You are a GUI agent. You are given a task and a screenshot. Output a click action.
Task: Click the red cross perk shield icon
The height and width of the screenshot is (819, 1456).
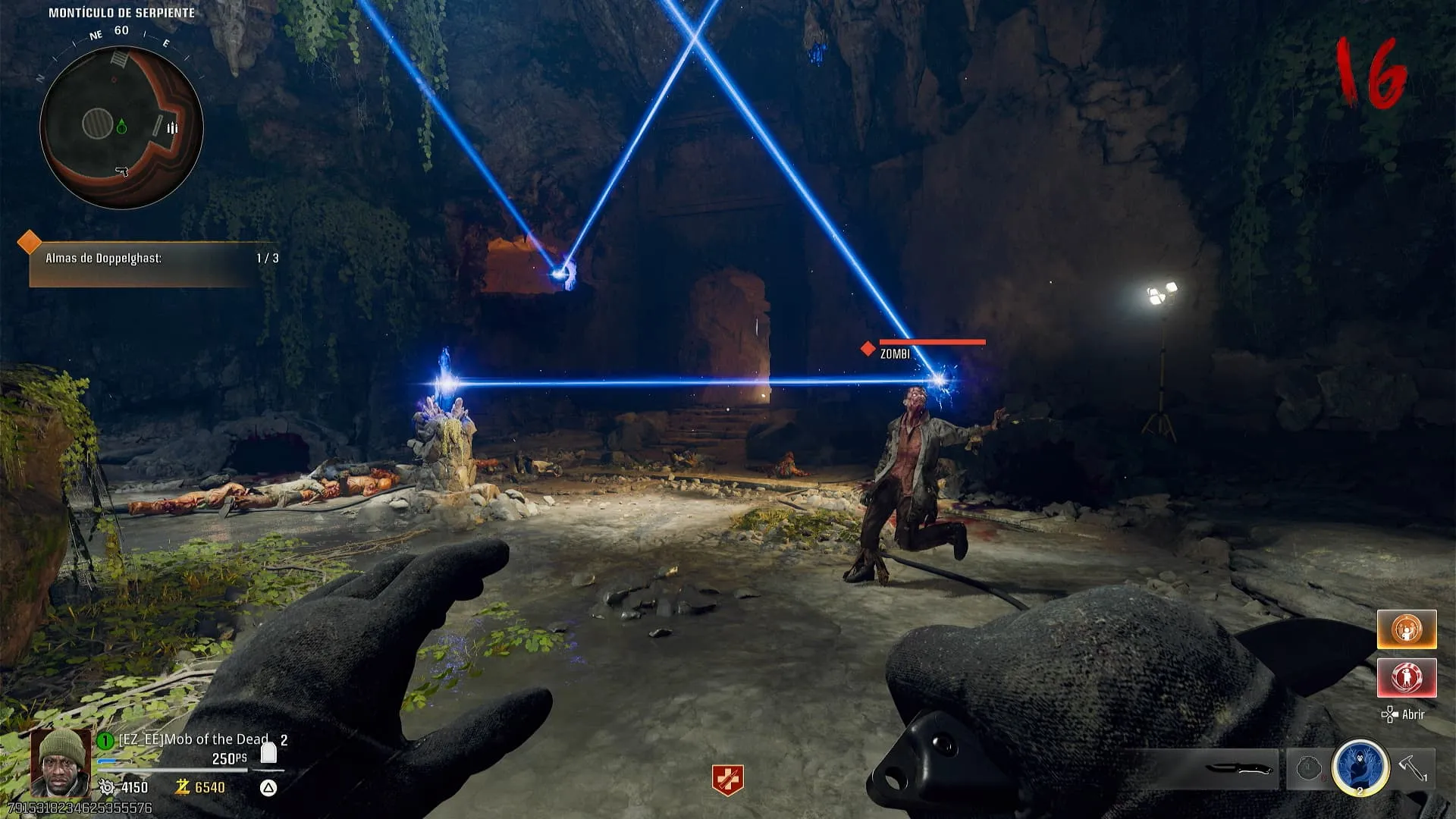(x=727, y=780)
